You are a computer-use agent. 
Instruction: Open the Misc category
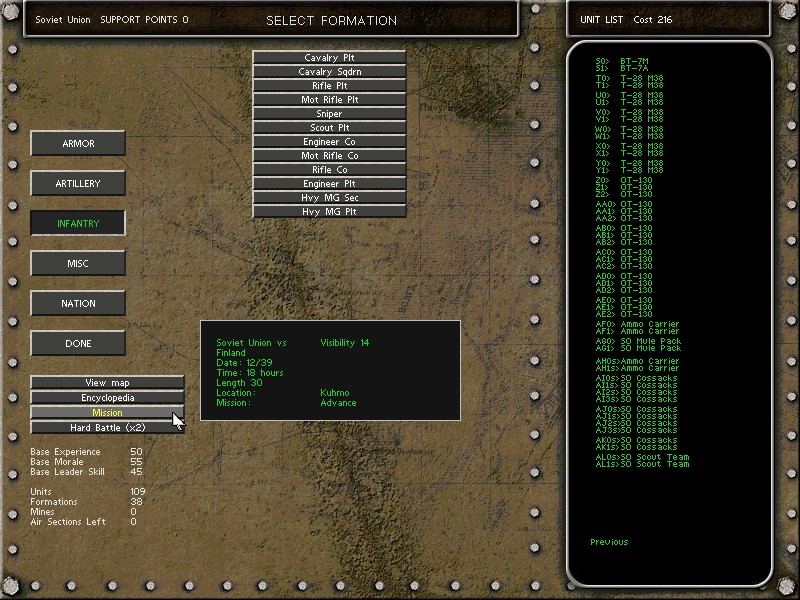(78, 264)
